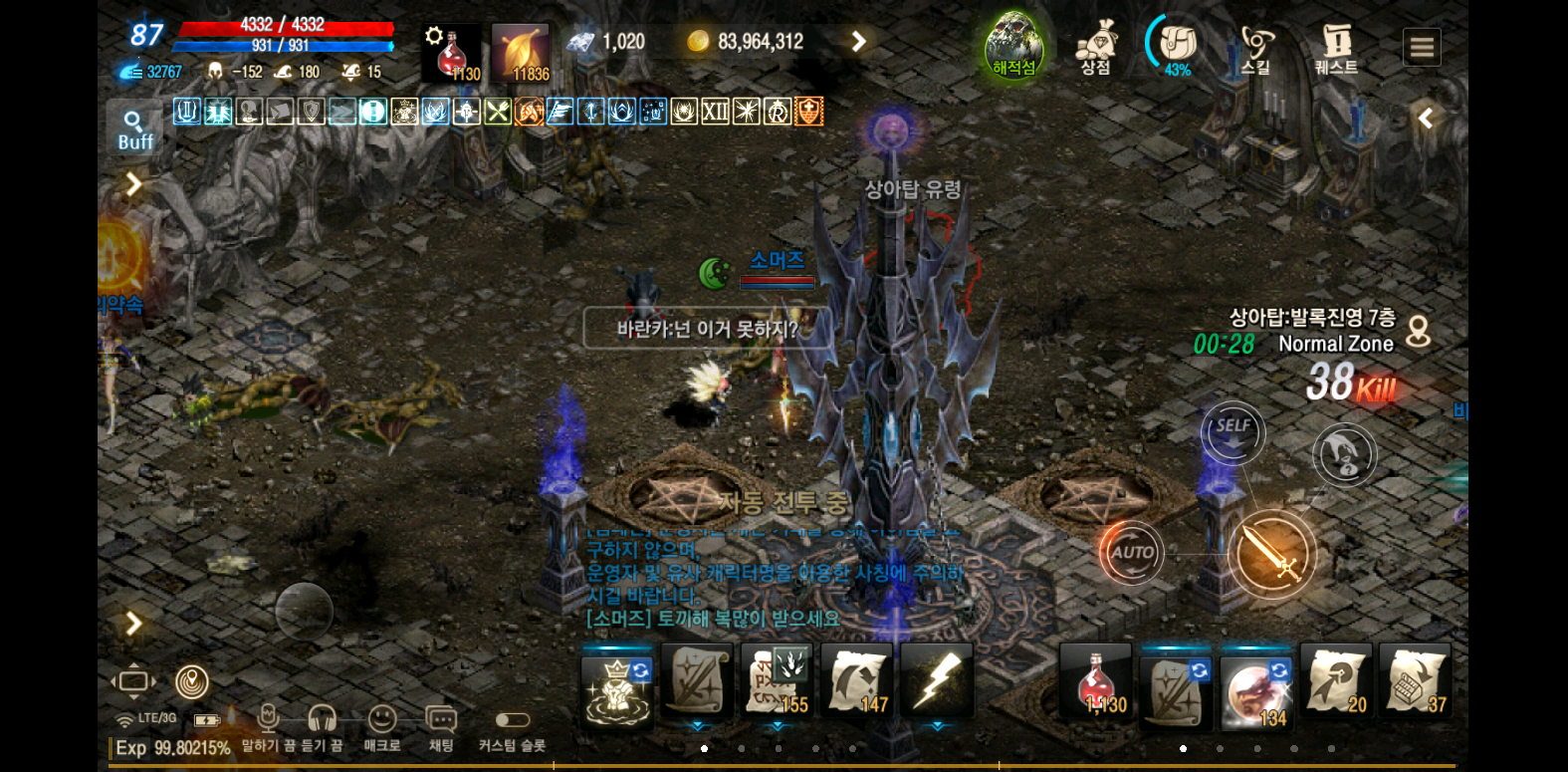Open the Buff search panel
Viewport: 1568px width, 772px height.
[x=134, y=129]
